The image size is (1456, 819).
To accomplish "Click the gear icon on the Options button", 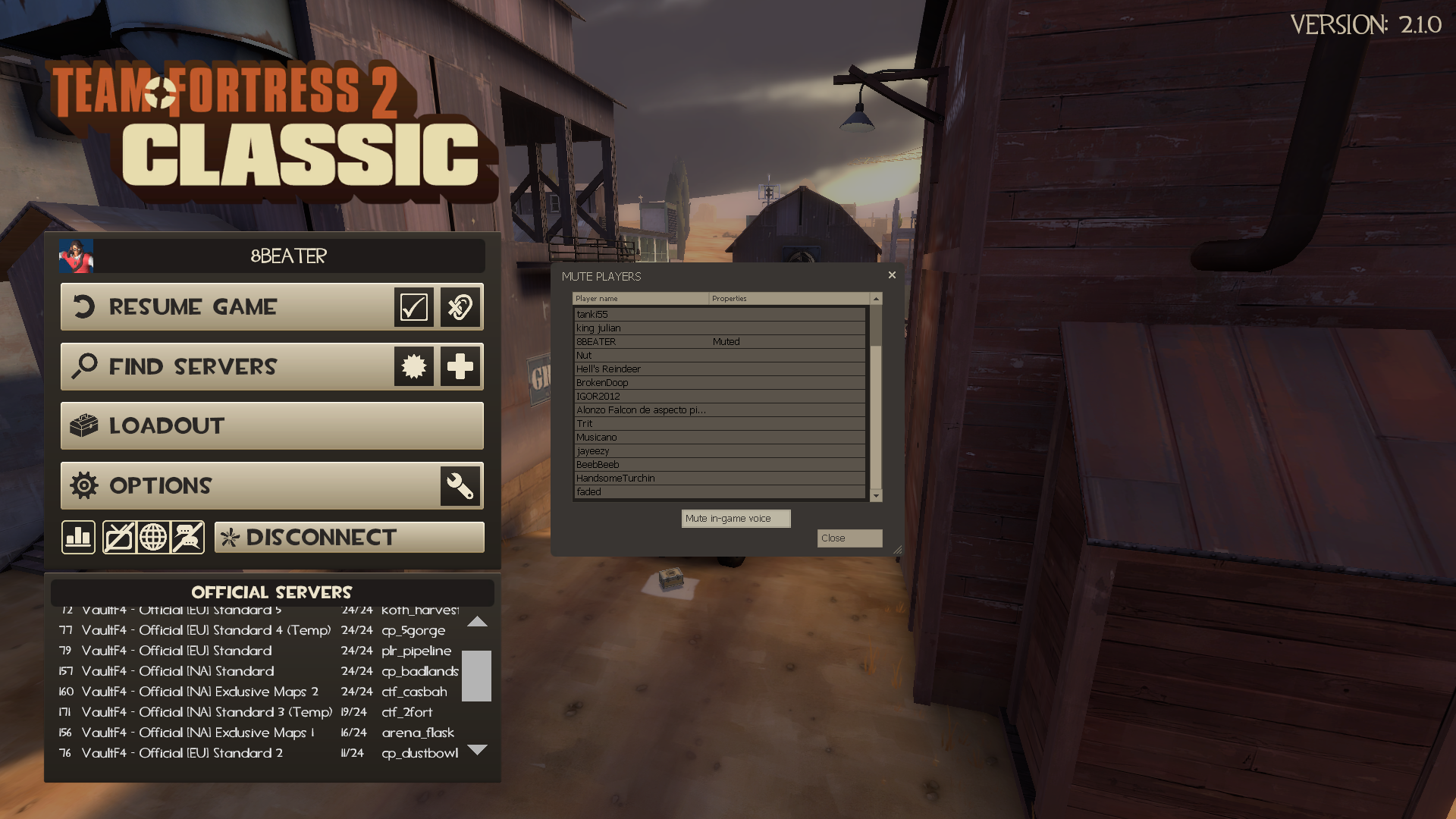I will pyautogui.click(x=86, y=485).
